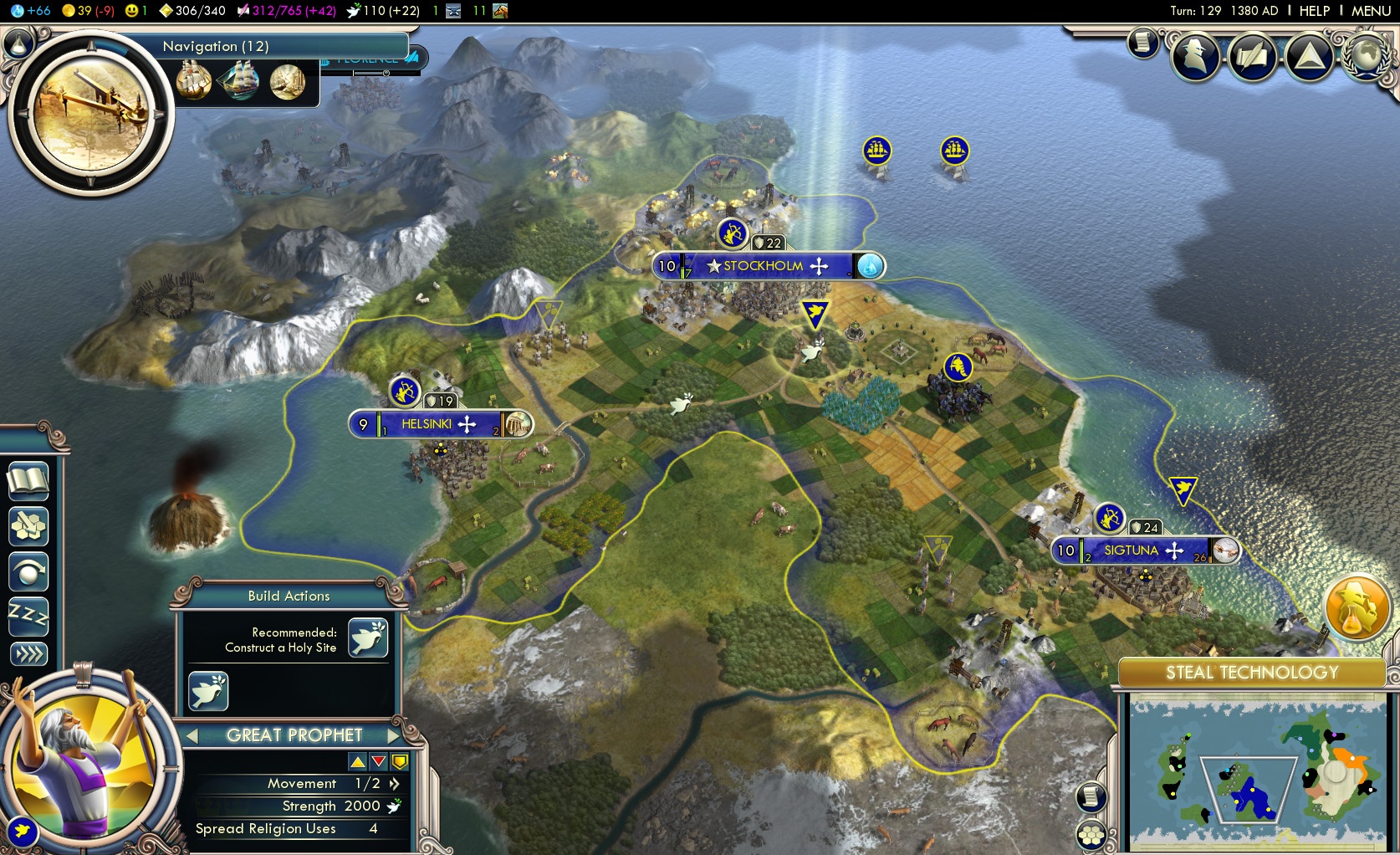Open the diplomacy globe button
This screenshot has height=855, width=1400.
pos(1366,56)
